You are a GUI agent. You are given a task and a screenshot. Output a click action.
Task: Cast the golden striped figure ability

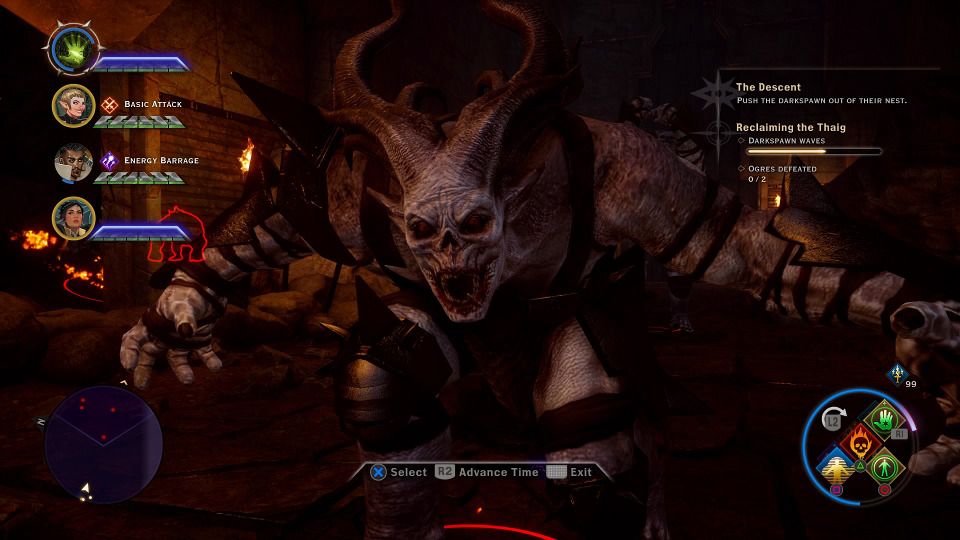[x=835, y=467]
